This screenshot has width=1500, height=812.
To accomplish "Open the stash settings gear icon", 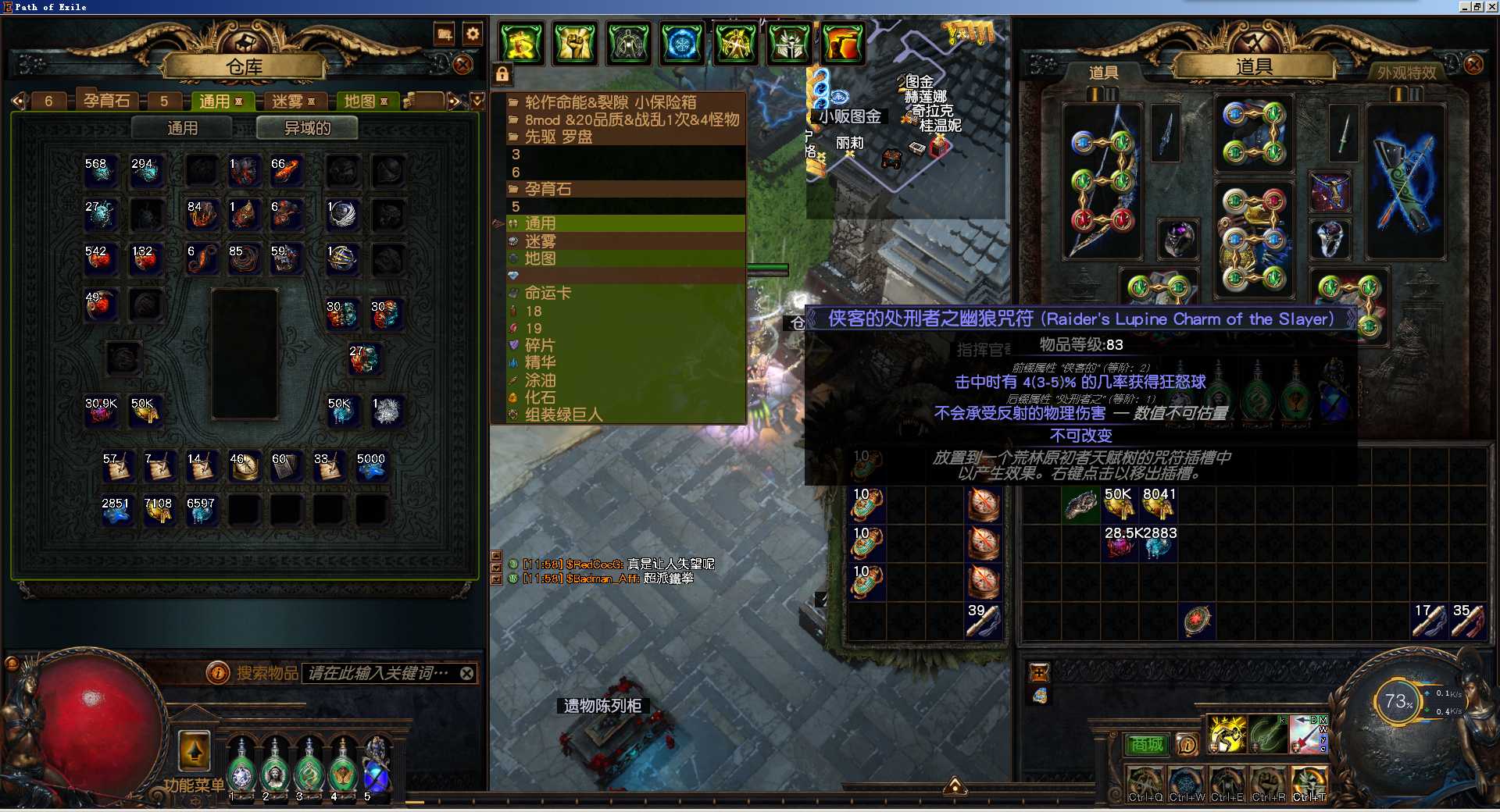I will 473,34.
